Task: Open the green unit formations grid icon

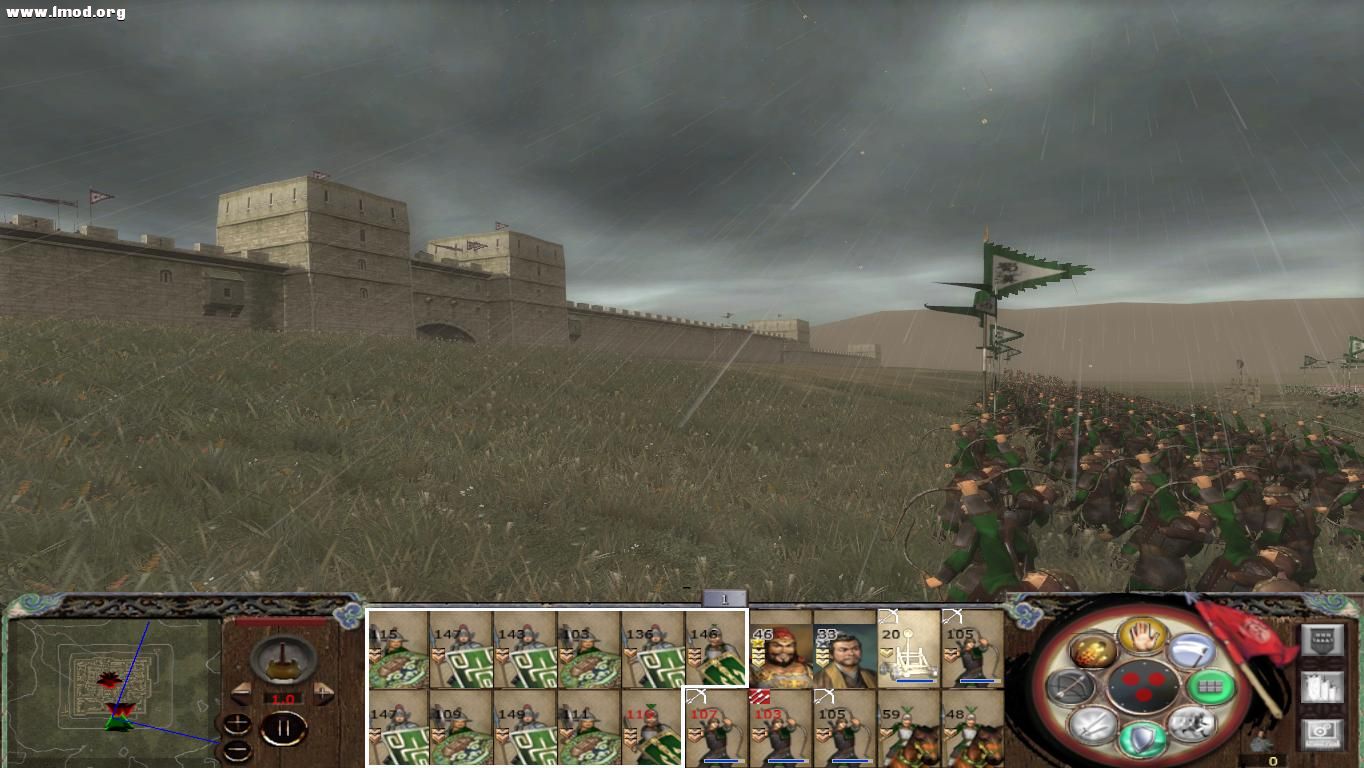Action: pyautogui.click(x=1210, y=687)
